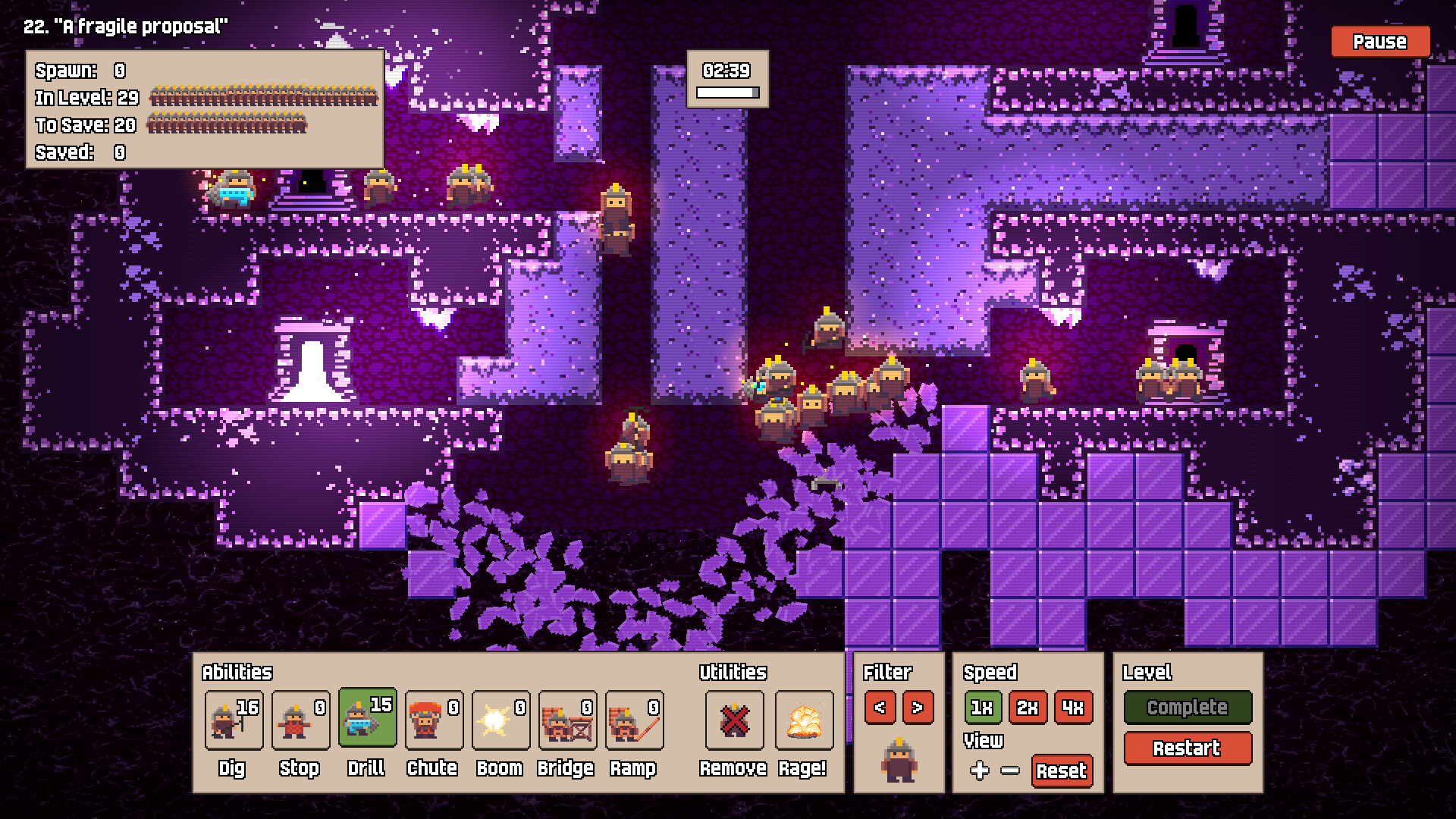The width and height of the screenshot is (1456, 819).
Task: Select the Ramp ability
Action: (634, 720)
